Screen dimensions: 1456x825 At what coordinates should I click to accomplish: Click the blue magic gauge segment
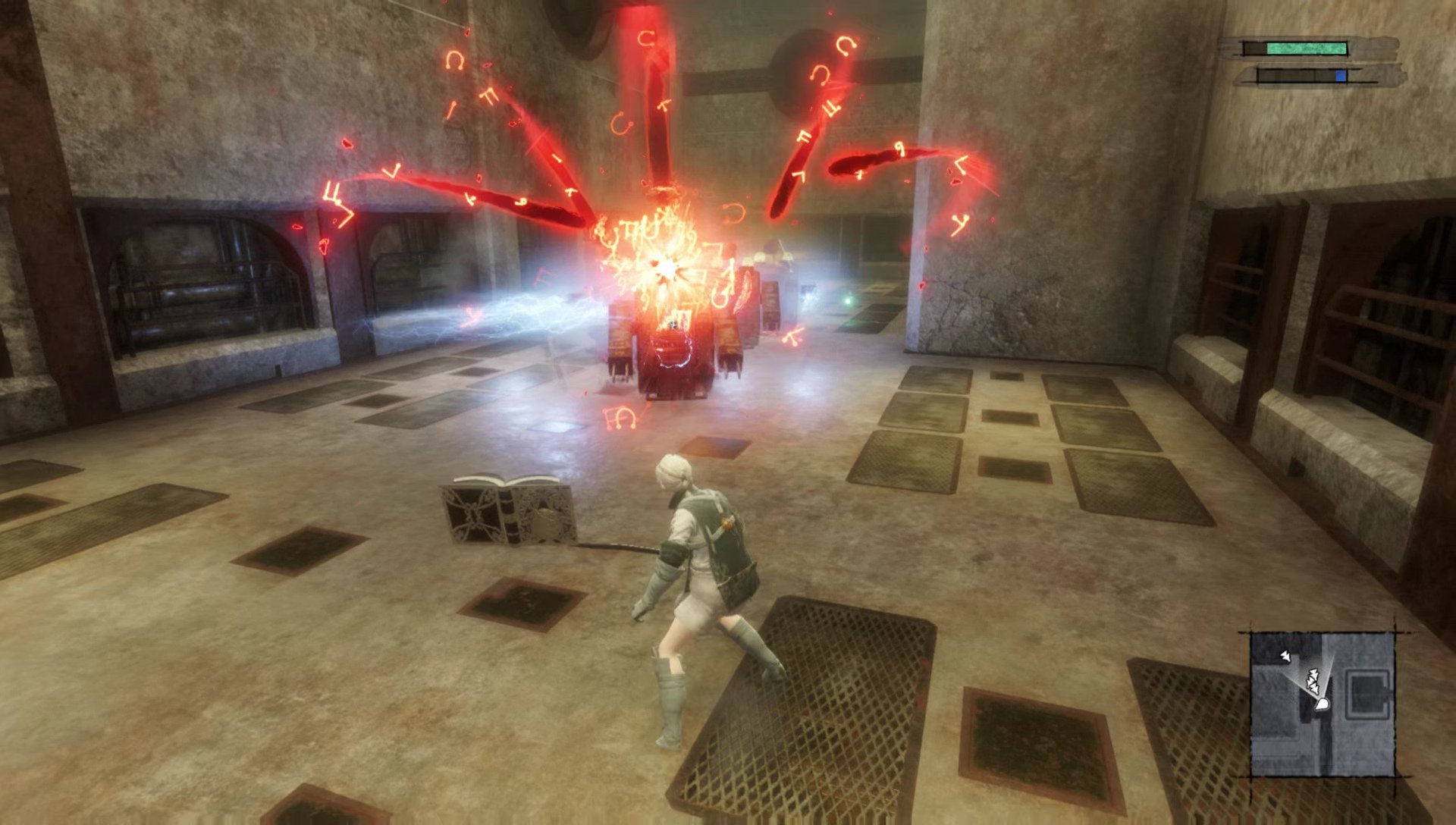pos(1341,76)
